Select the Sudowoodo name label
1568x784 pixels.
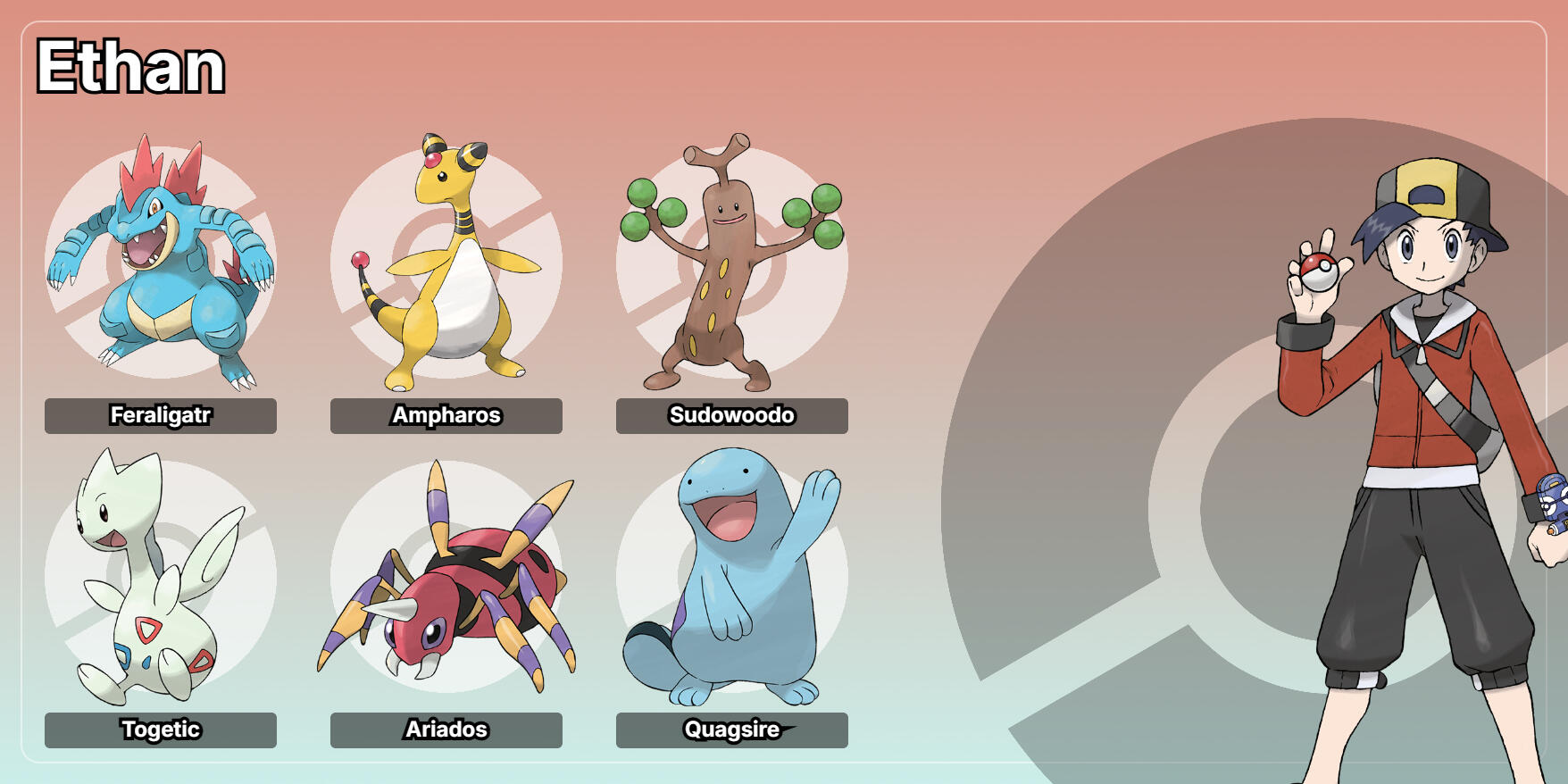point(732,416)
